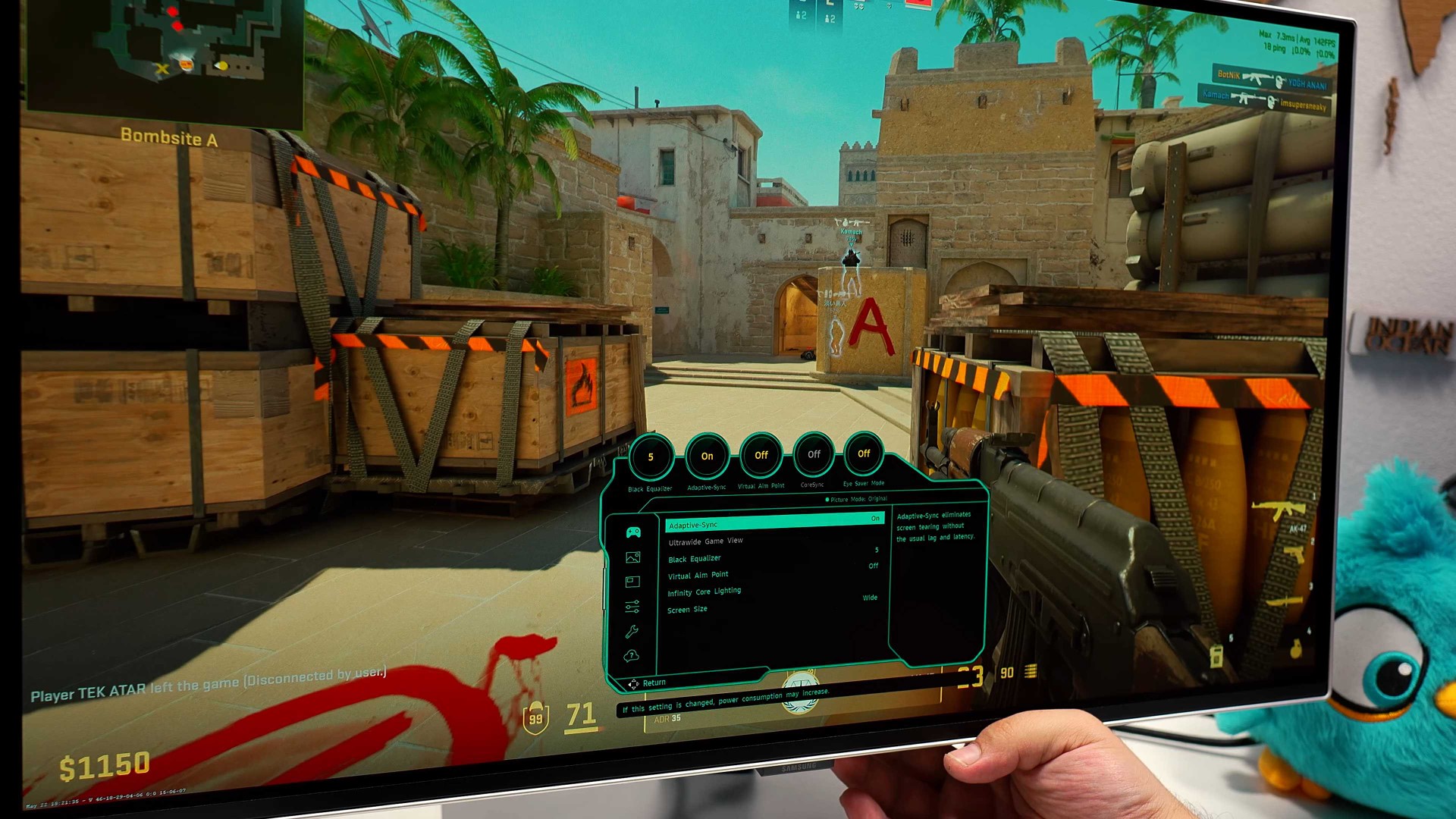This screenshot has height=819, width=1456.
Task: Switch to the Picture tab with landscape icon
Action: click(632, 557)
